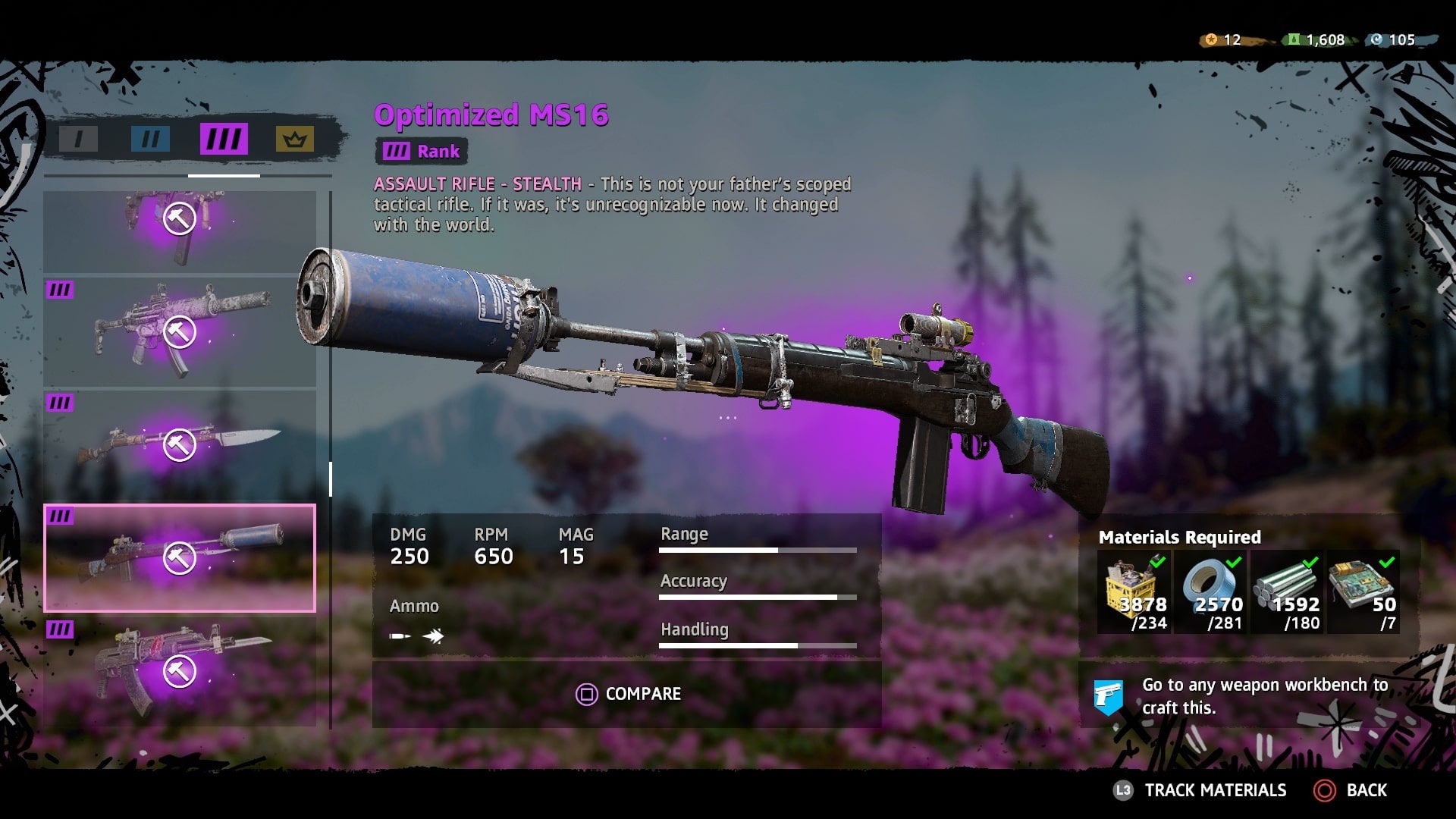
Task: Track materials for this weapon
Action: coord(1201,790)
